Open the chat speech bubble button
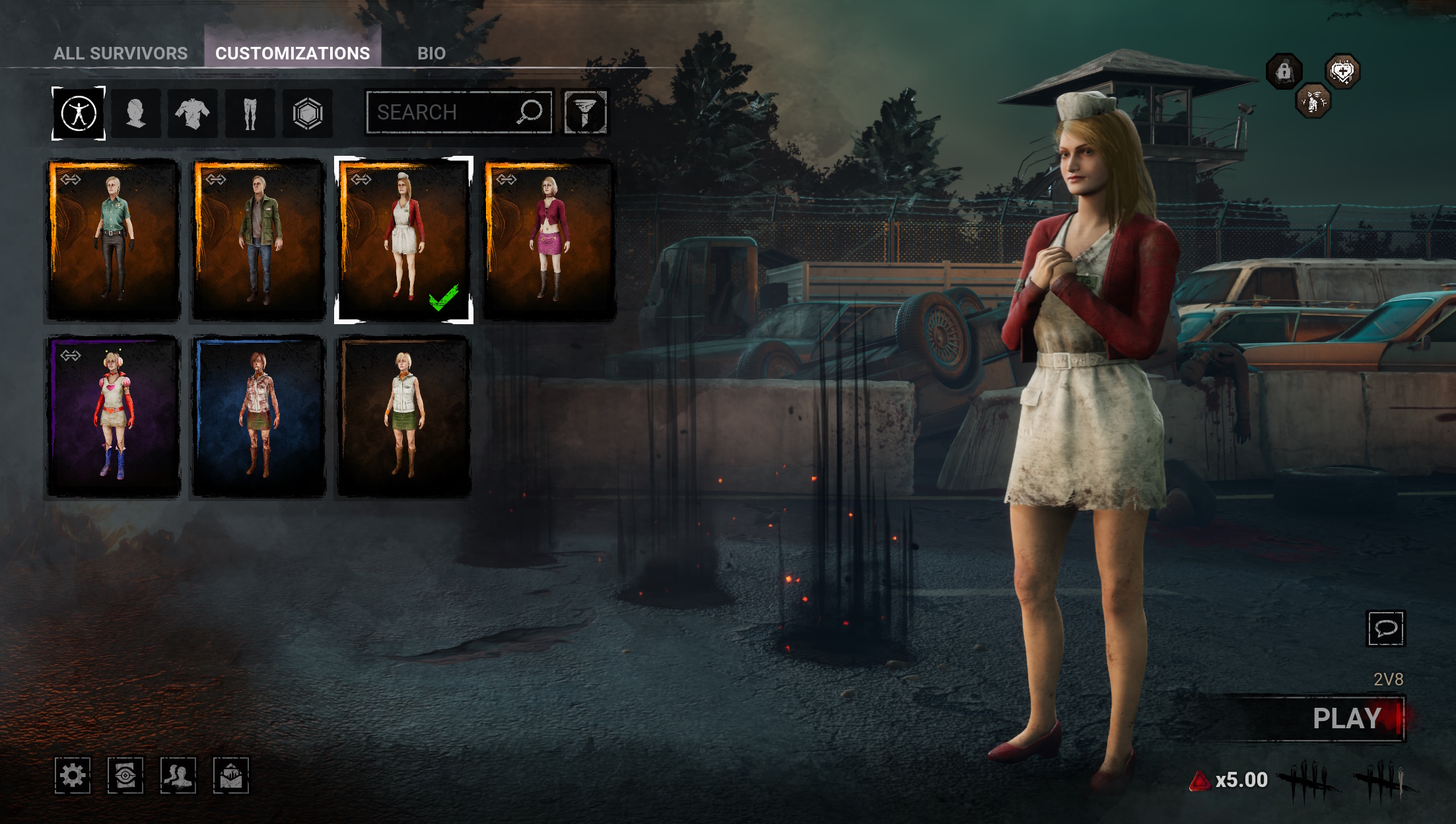This screenshot has width=1456, height=824. click(1385, 629)
